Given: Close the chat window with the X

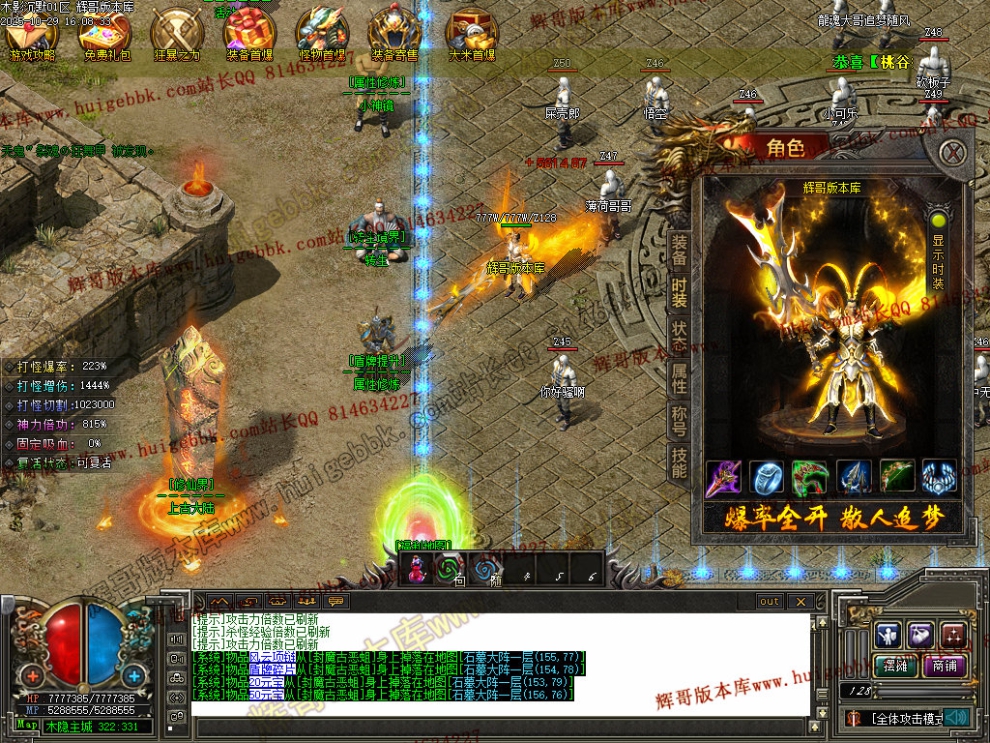Looking at the screenshot, I should click(x=801, y=601).
